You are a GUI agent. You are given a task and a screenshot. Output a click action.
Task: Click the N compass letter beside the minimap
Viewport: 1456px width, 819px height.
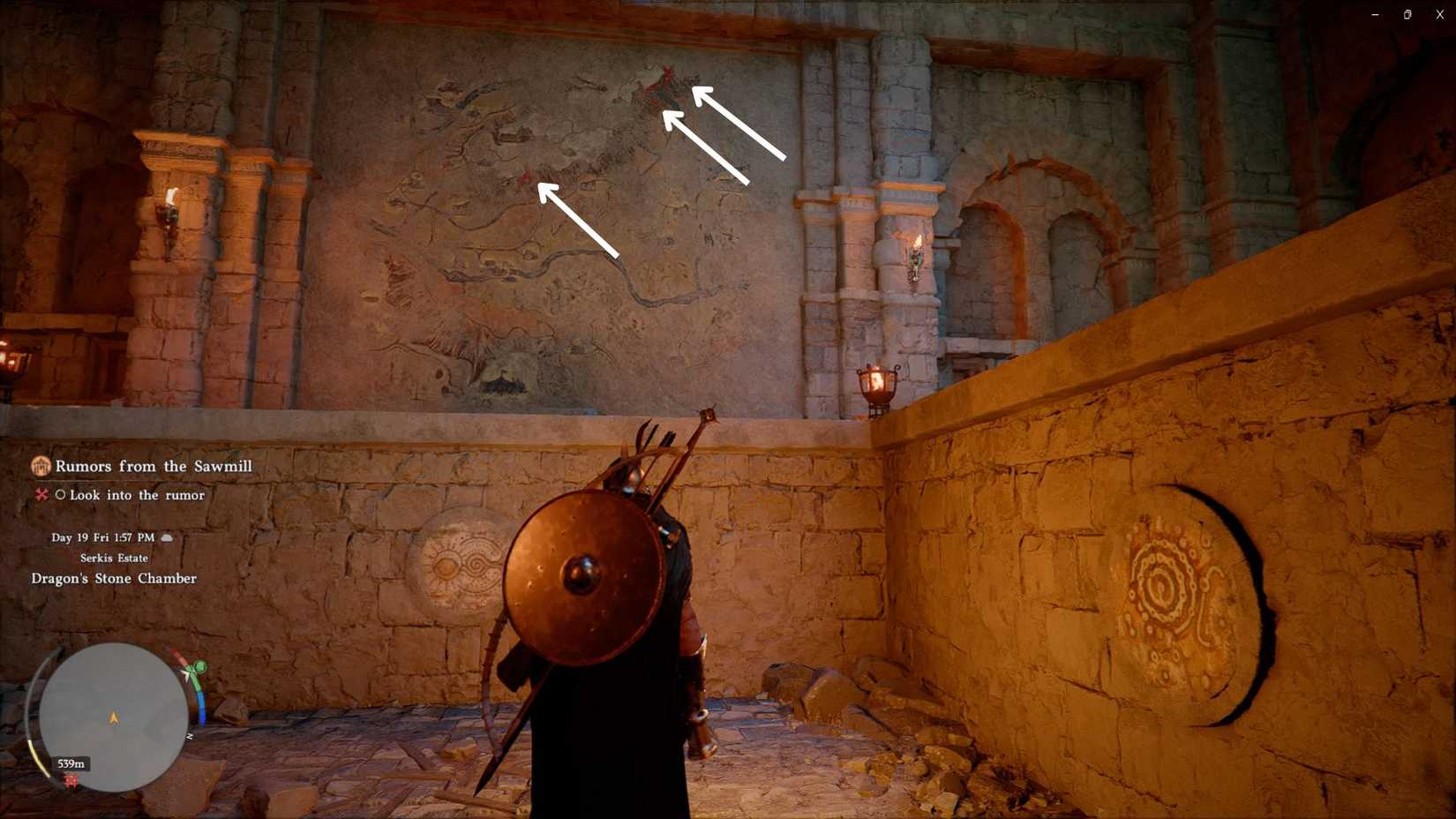click(189, 735)
